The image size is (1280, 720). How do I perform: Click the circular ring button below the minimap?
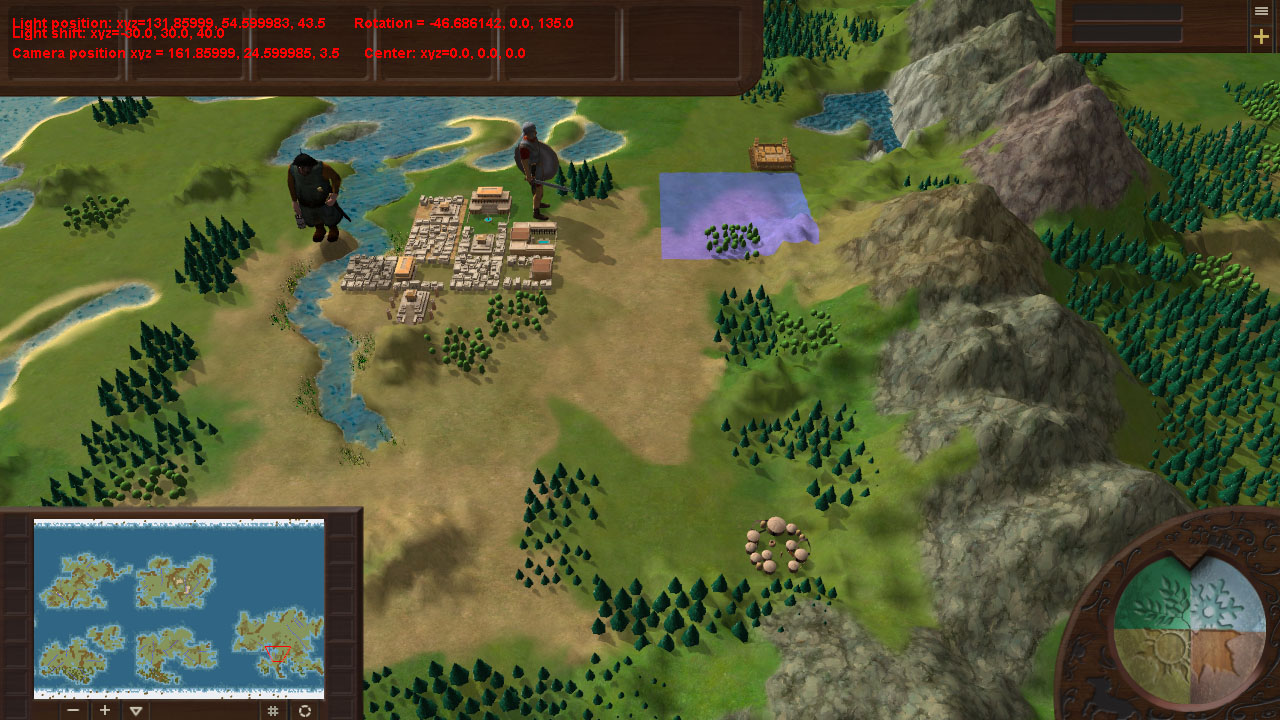tap(305, 710)
